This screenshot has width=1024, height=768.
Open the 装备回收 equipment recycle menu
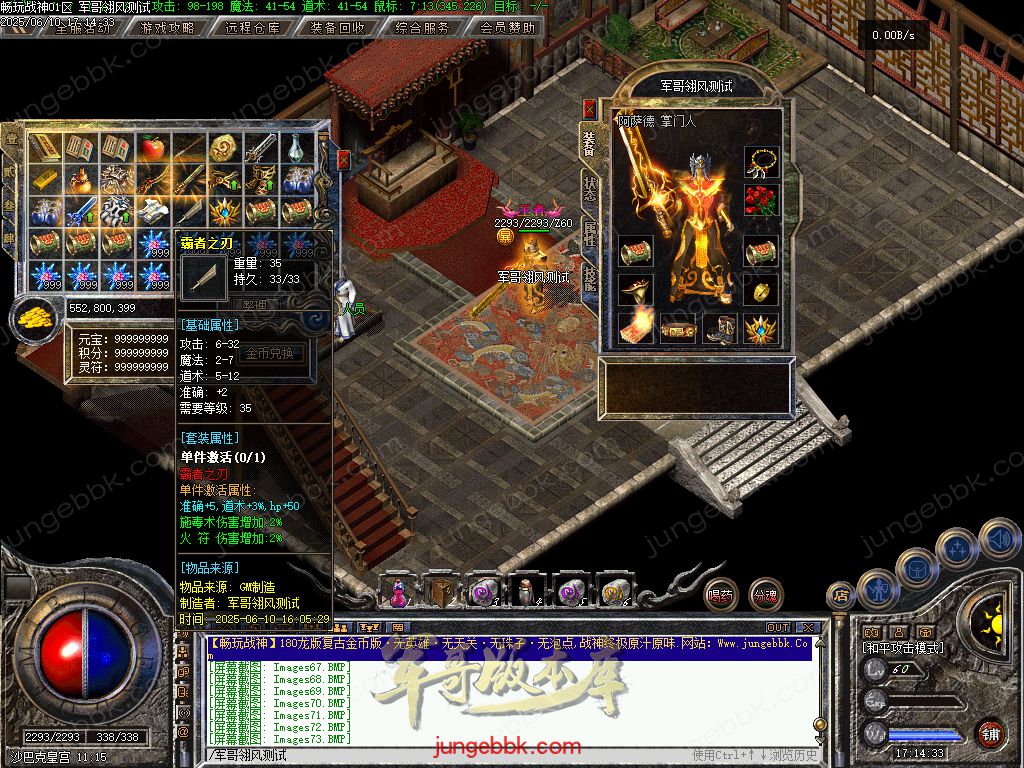point(338,28)
